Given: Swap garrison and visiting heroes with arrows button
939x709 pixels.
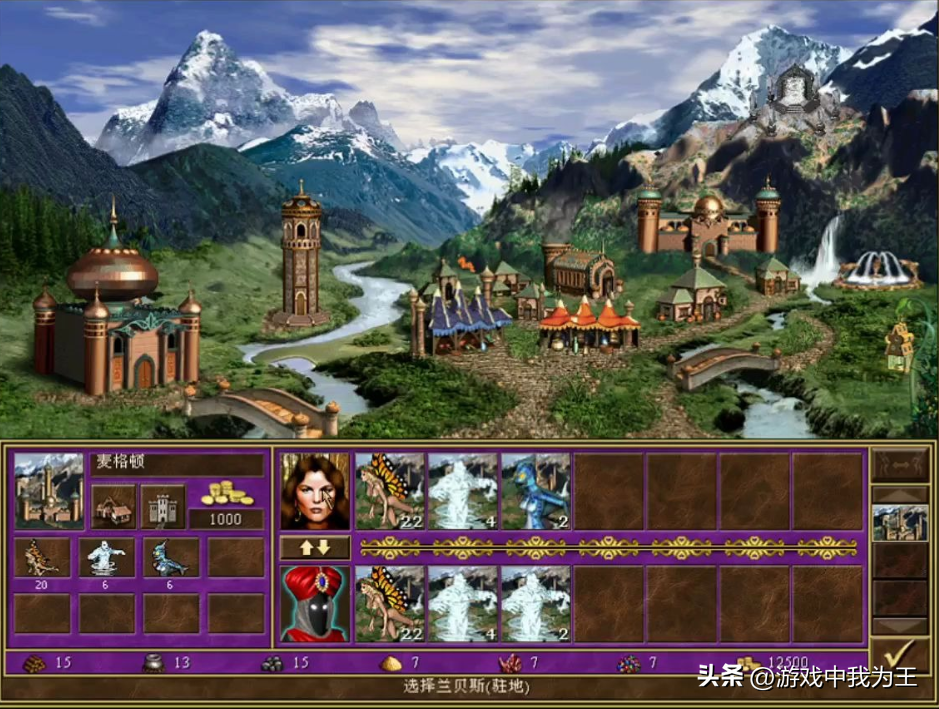Looking at the screenshot, I should point(314,548).
